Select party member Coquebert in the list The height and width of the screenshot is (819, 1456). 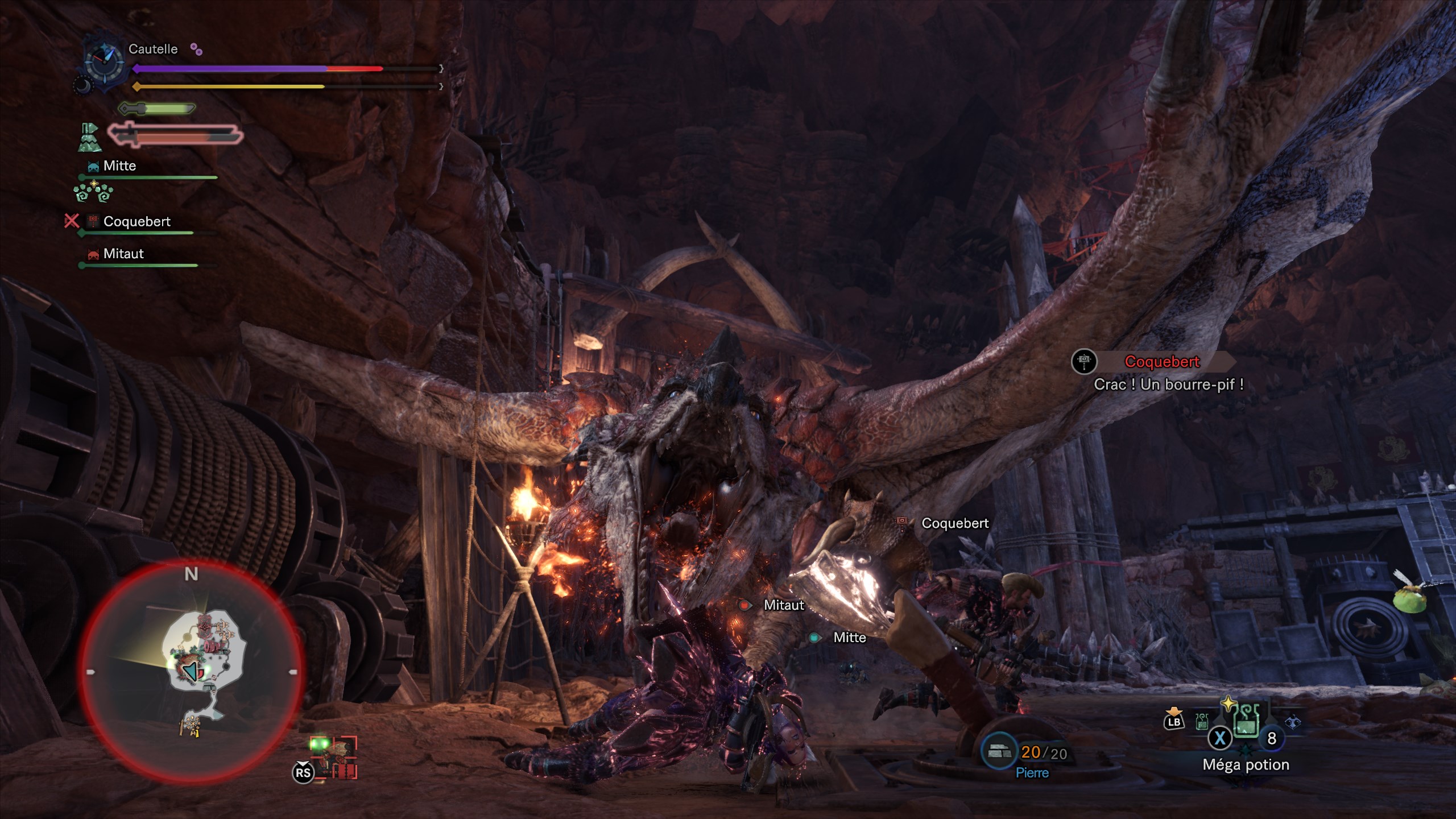point(136,222)
